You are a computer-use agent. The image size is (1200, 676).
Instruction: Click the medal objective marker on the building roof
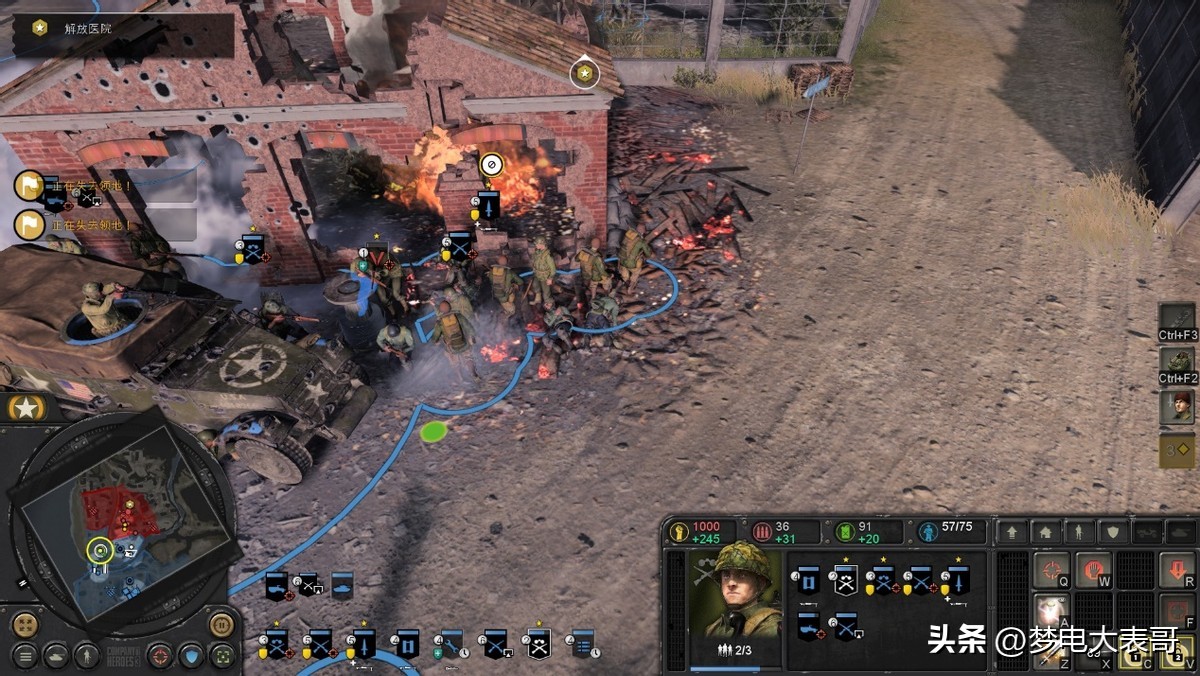(x=584, y=73)
